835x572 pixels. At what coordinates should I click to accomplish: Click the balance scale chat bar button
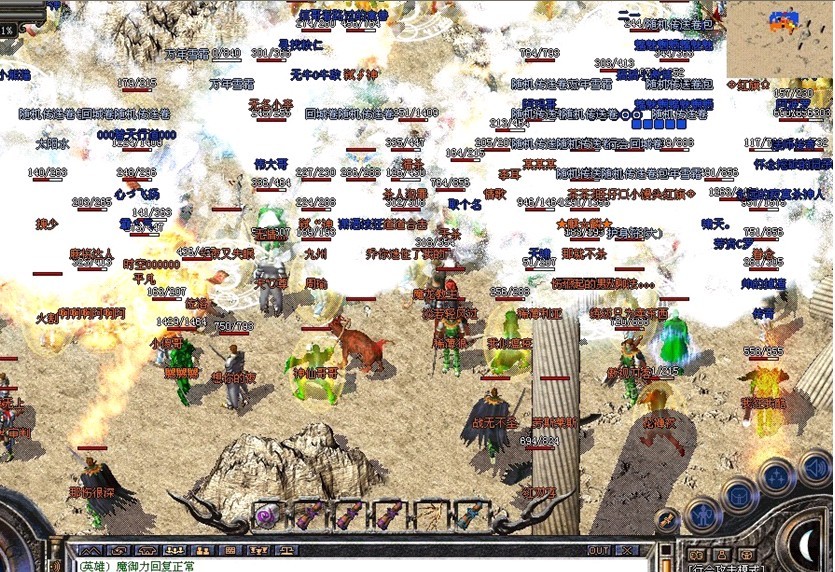[286, 550]
